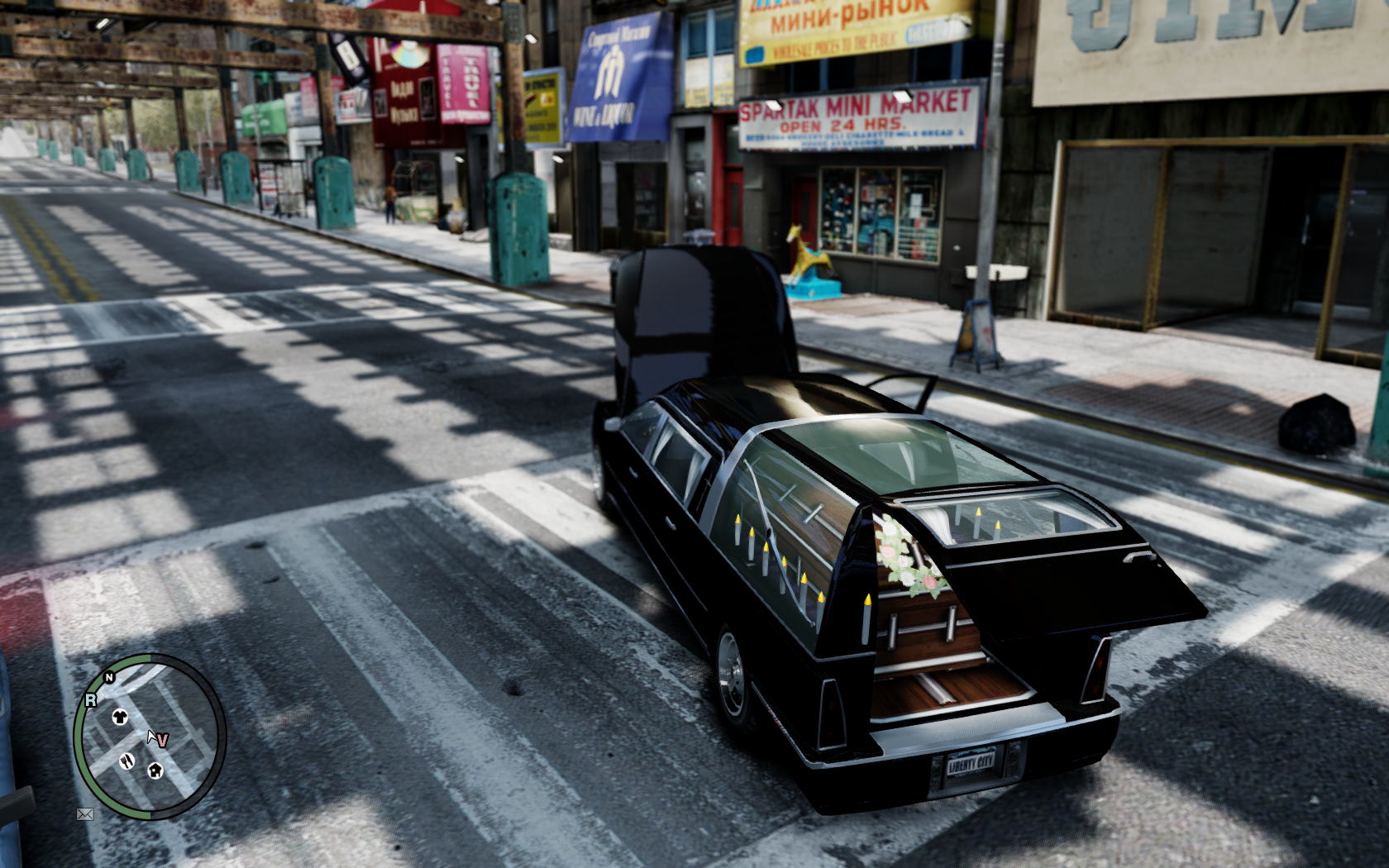Select the safehouse blip on the radar

[x=155, y=770]
